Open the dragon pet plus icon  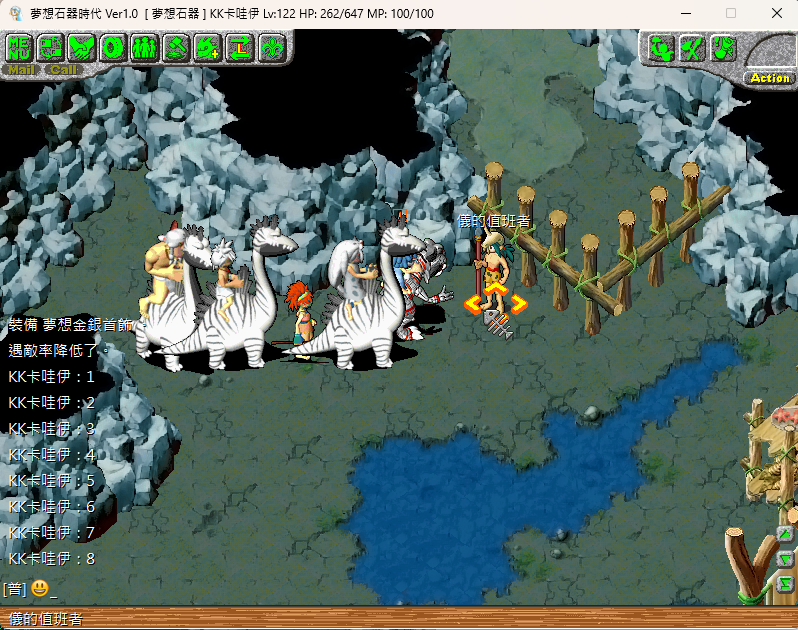pos(208,47)
